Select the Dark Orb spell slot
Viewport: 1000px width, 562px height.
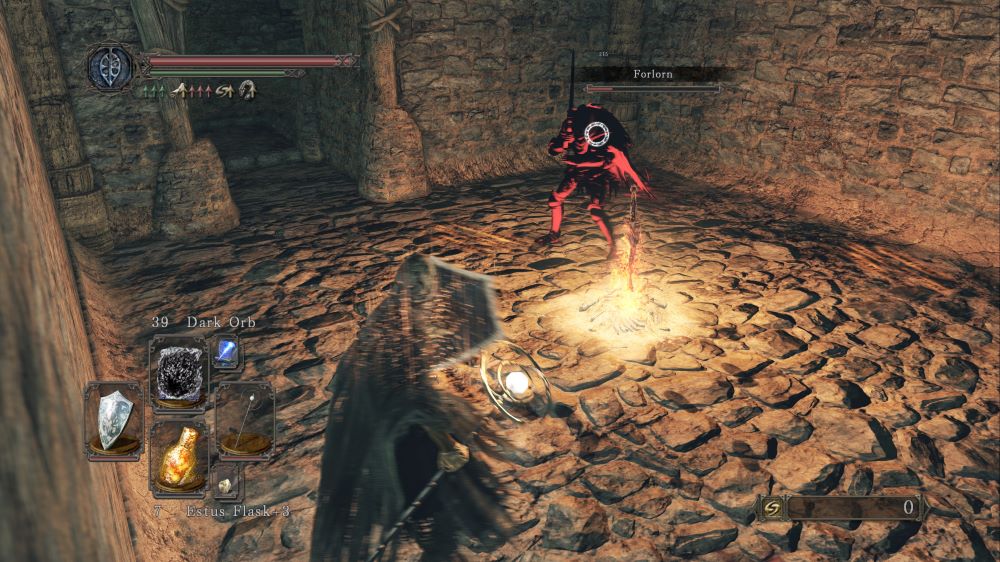coord(178,372)
